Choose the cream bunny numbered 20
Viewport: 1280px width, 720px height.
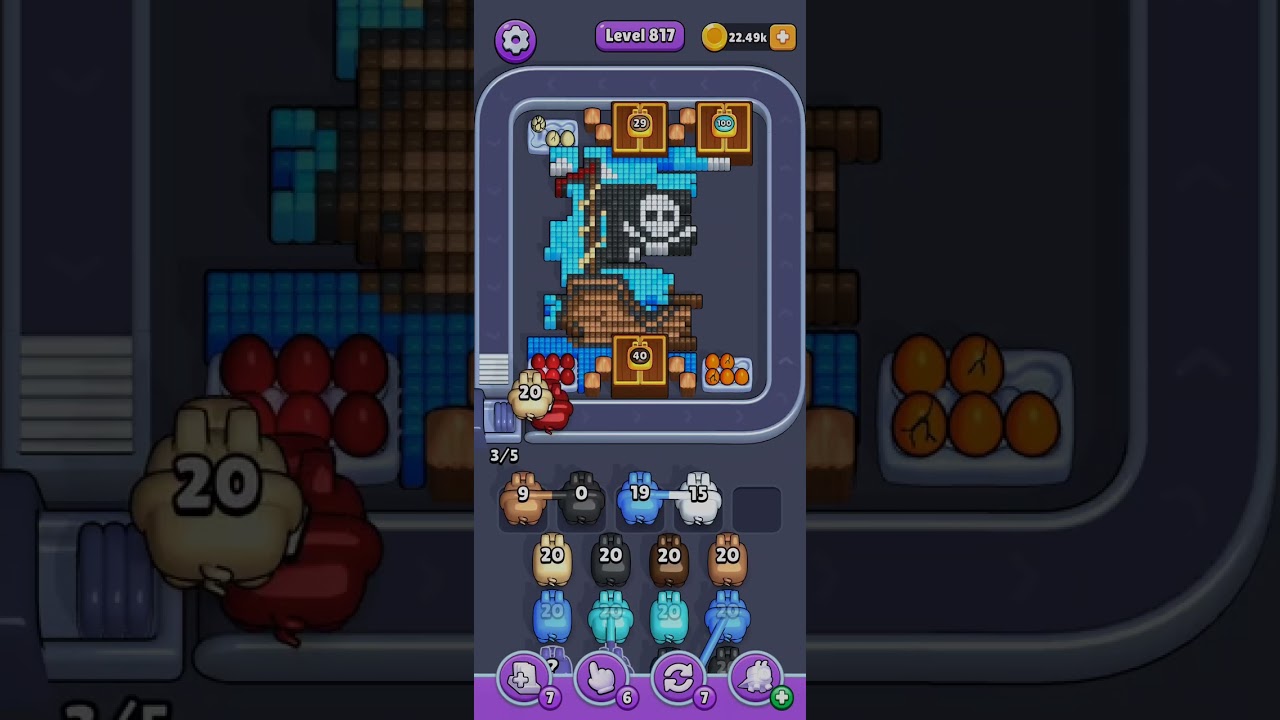pyautogui.click(x=552, y=562)
